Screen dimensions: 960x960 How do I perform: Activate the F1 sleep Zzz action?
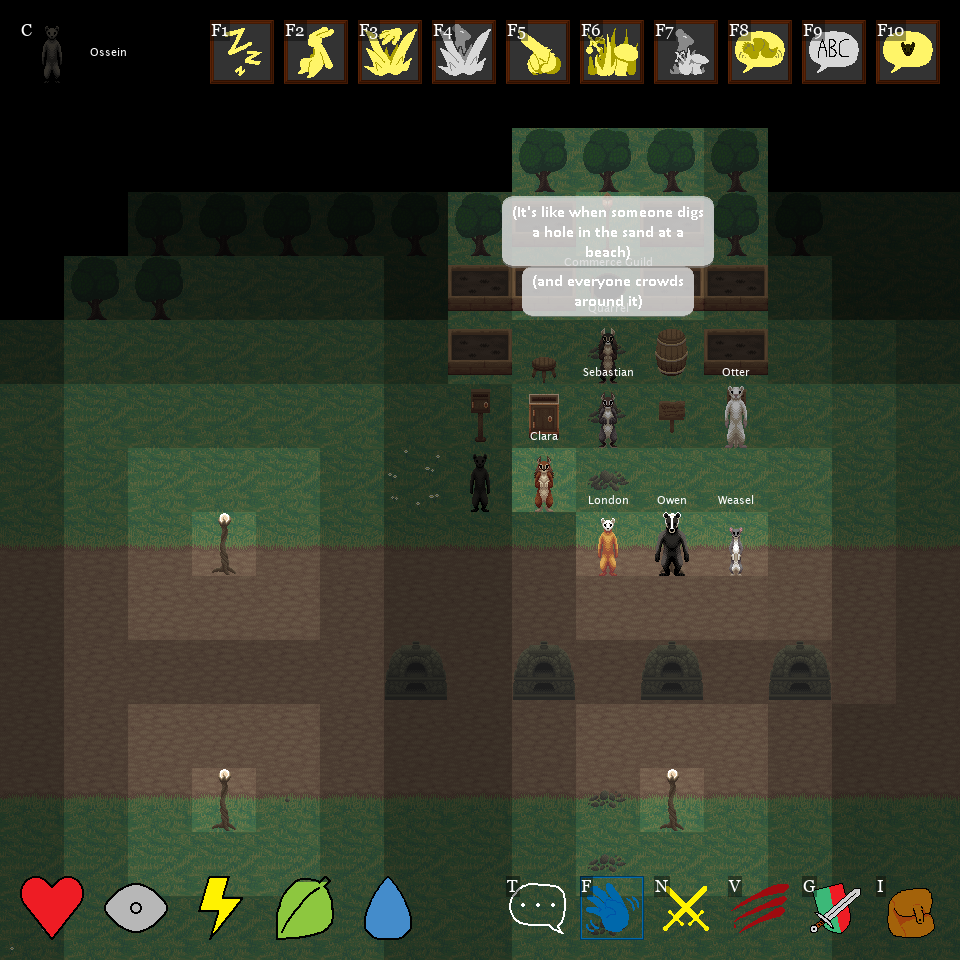pyautogui.click(x=242, y=53)
